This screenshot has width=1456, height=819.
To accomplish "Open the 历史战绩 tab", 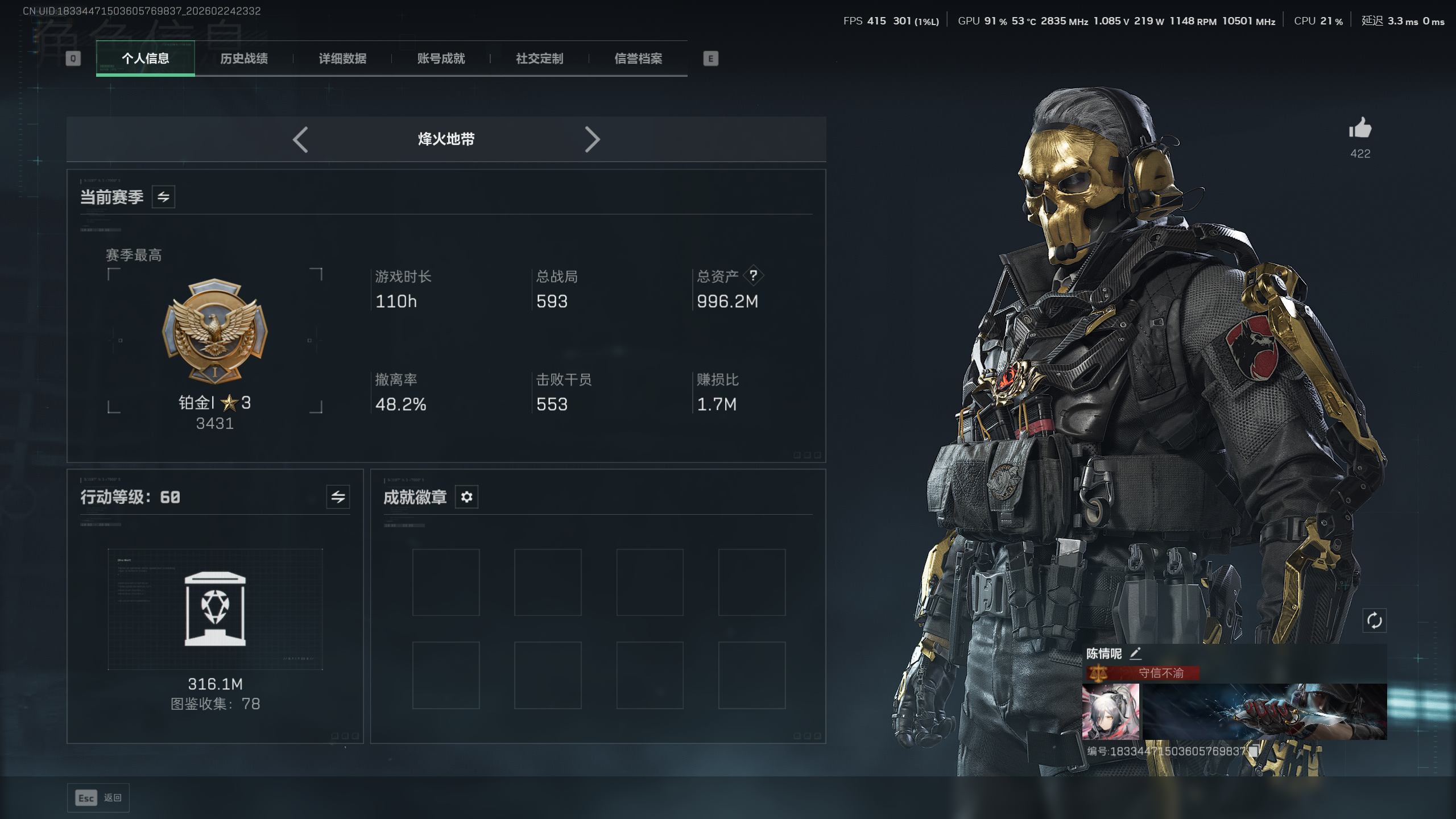I will [243, 59].
